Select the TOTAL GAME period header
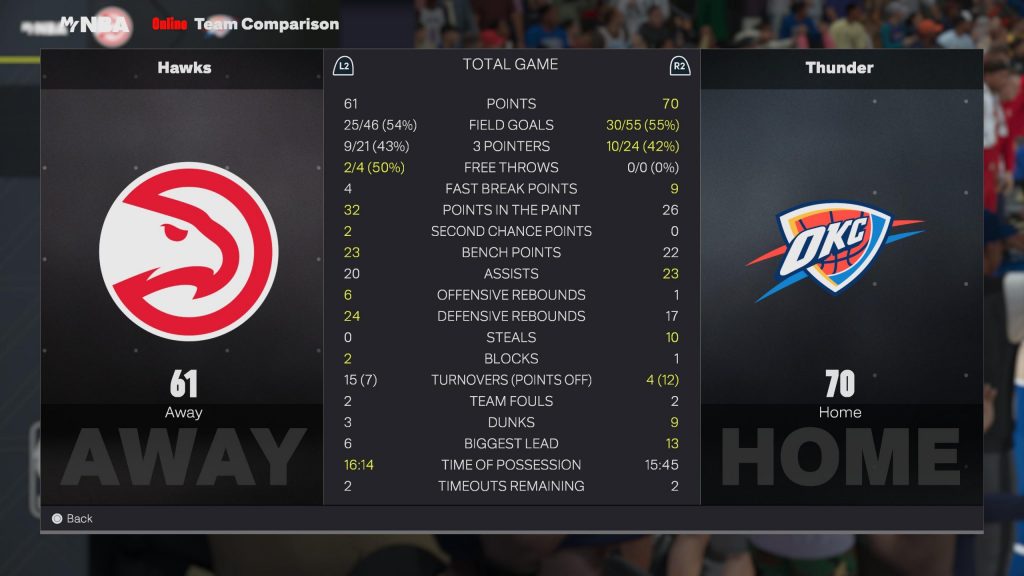 510,65
